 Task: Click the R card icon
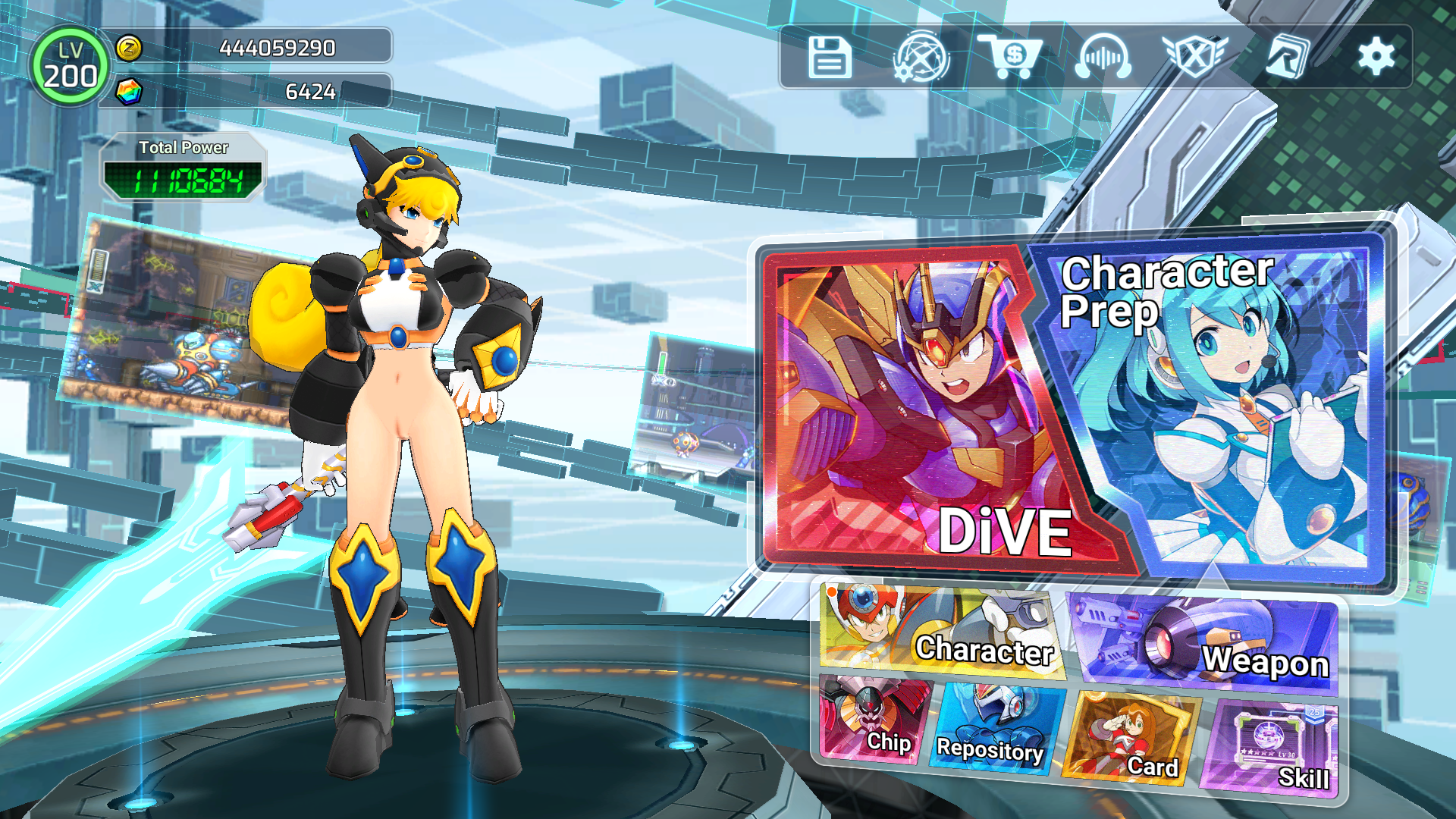point(1287,56)
